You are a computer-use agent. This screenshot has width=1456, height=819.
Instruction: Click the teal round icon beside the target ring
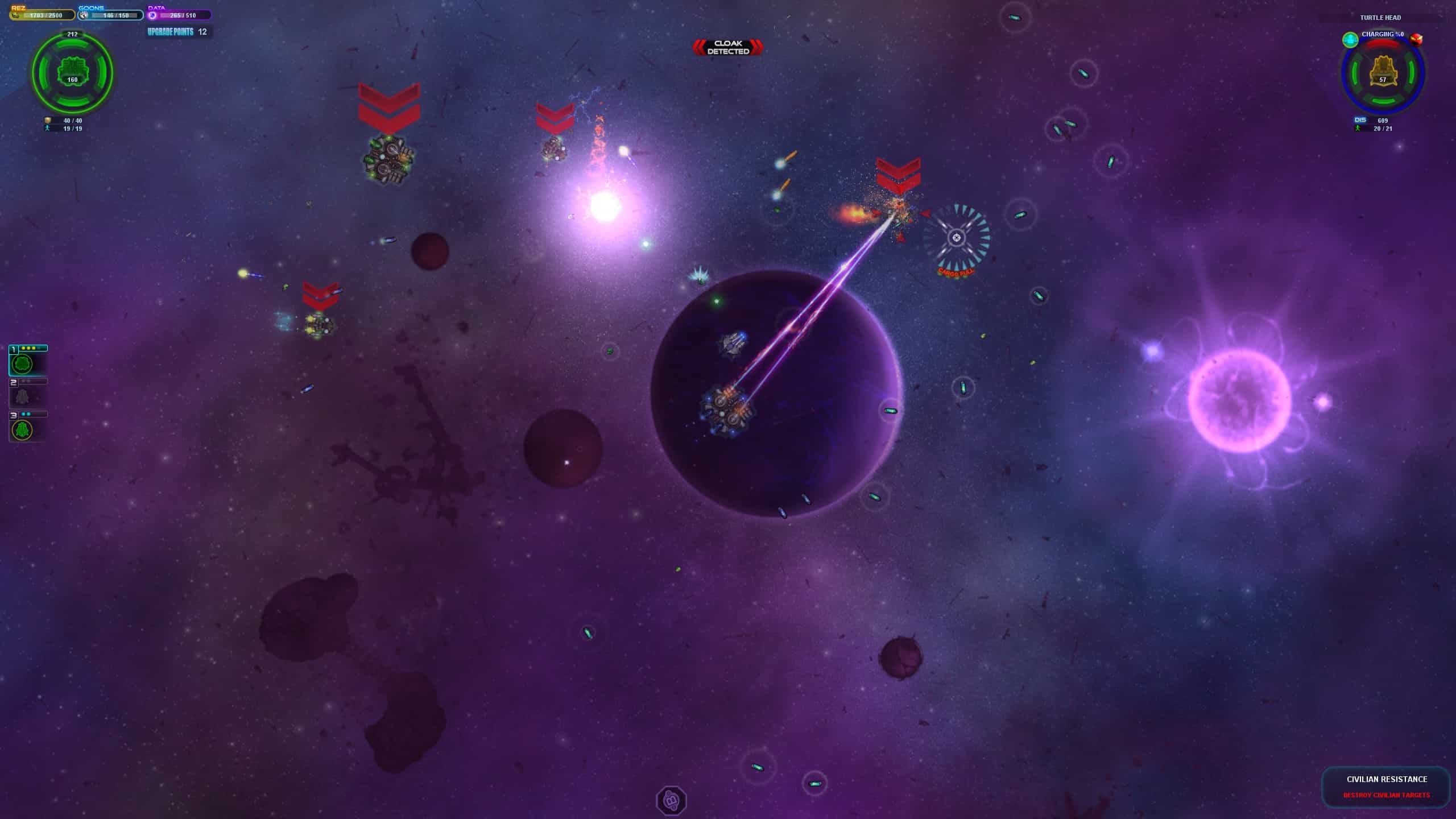coord(1350,39)
